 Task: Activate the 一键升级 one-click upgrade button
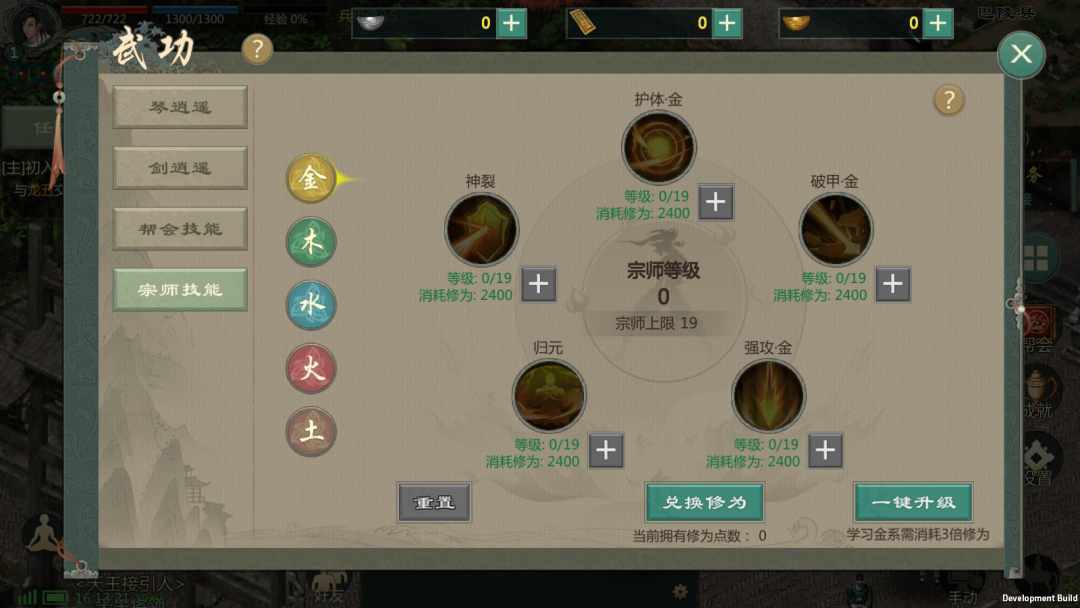pos(913,502)
